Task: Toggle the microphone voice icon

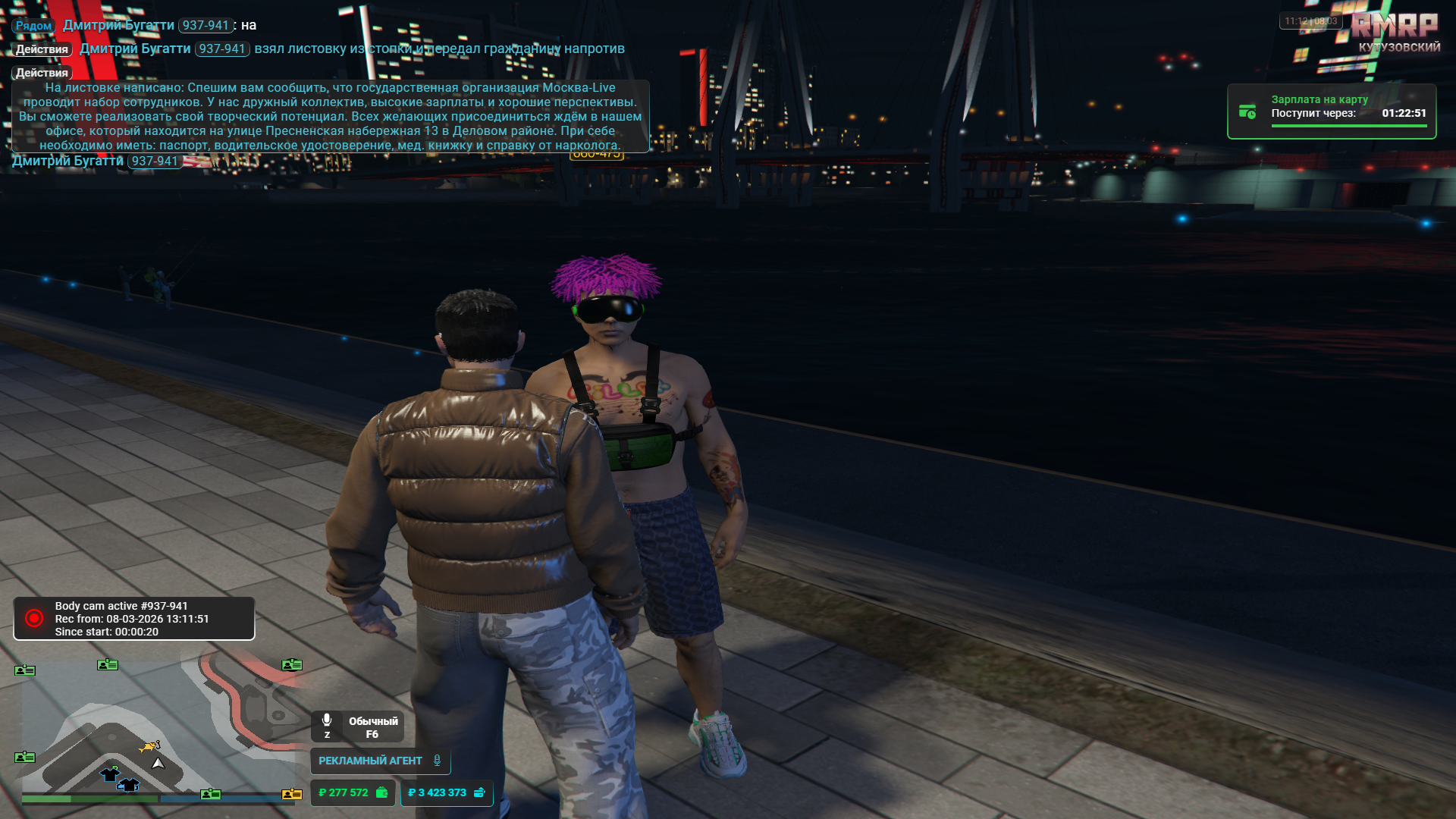Action: [327, 720]
